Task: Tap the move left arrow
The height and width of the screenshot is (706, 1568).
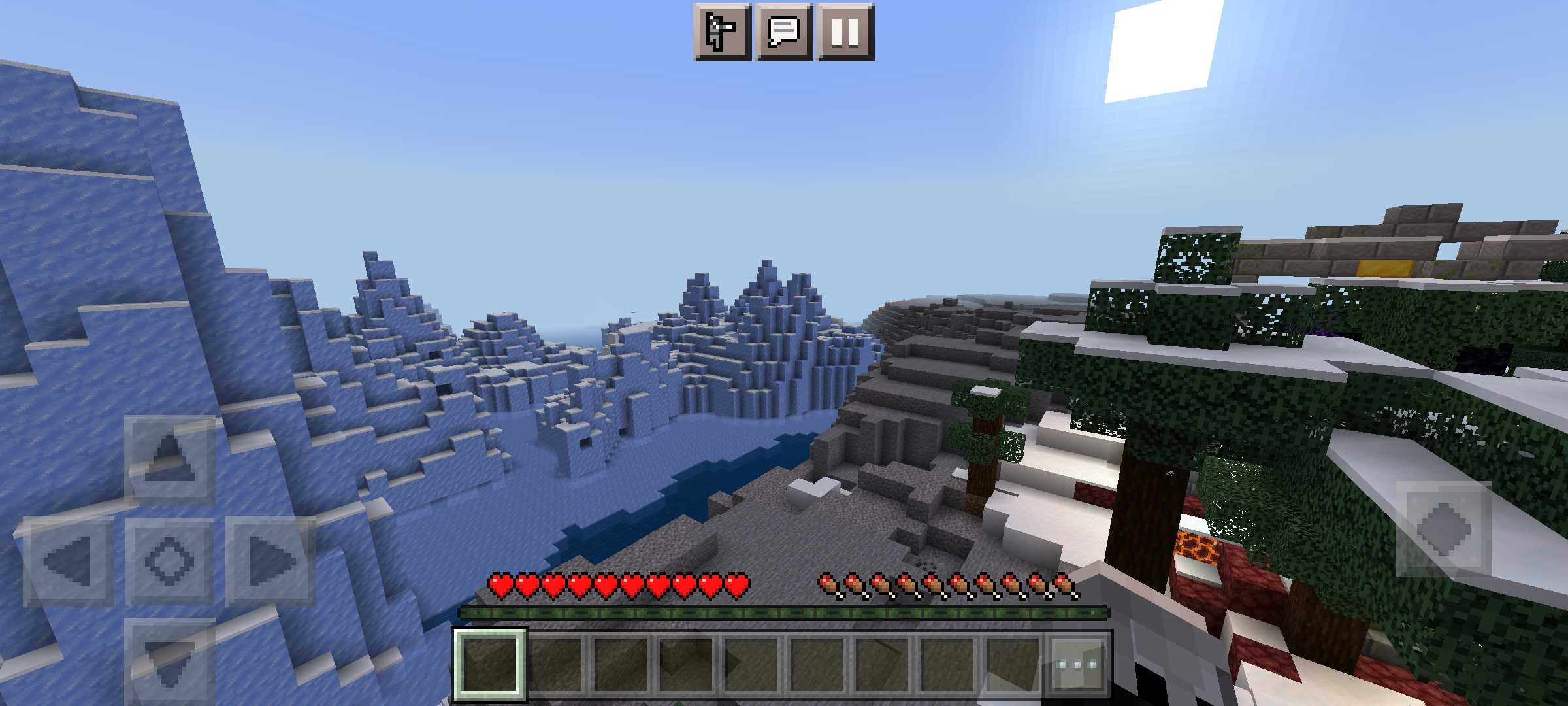Action: pyautogui.click(x=68, y=561)
